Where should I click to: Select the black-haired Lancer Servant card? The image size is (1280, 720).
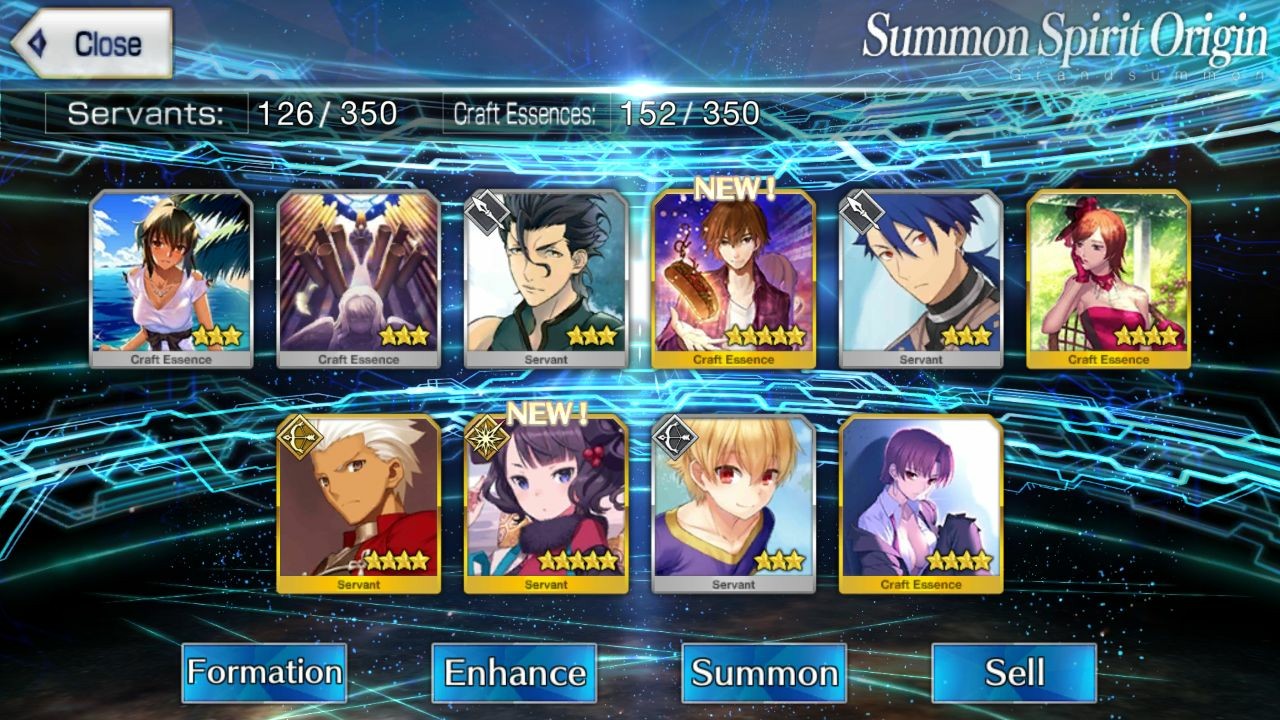pyautogui.click(x=546, y=279)
